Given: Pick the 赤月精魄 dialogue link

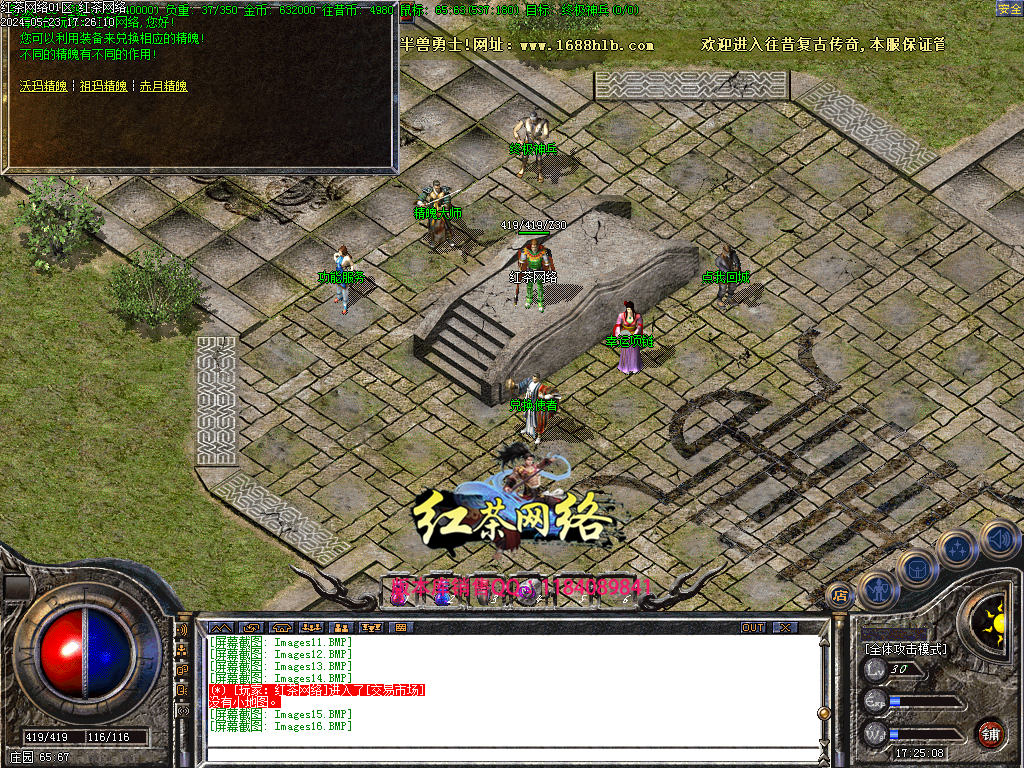Looking at the screenshot, I should 163,86.
